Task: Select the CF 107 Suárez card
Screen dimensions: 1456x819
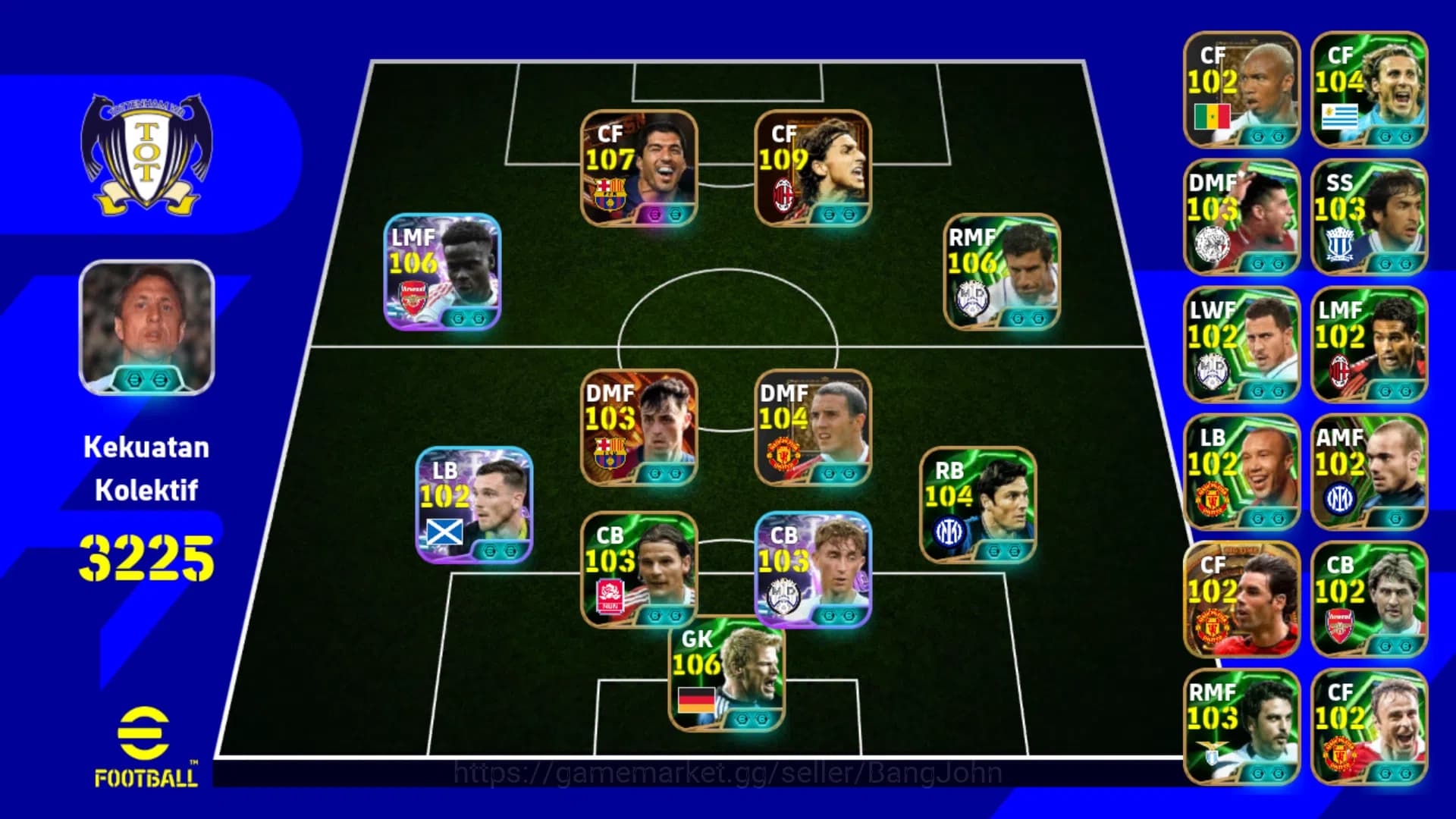Action: 641,168
